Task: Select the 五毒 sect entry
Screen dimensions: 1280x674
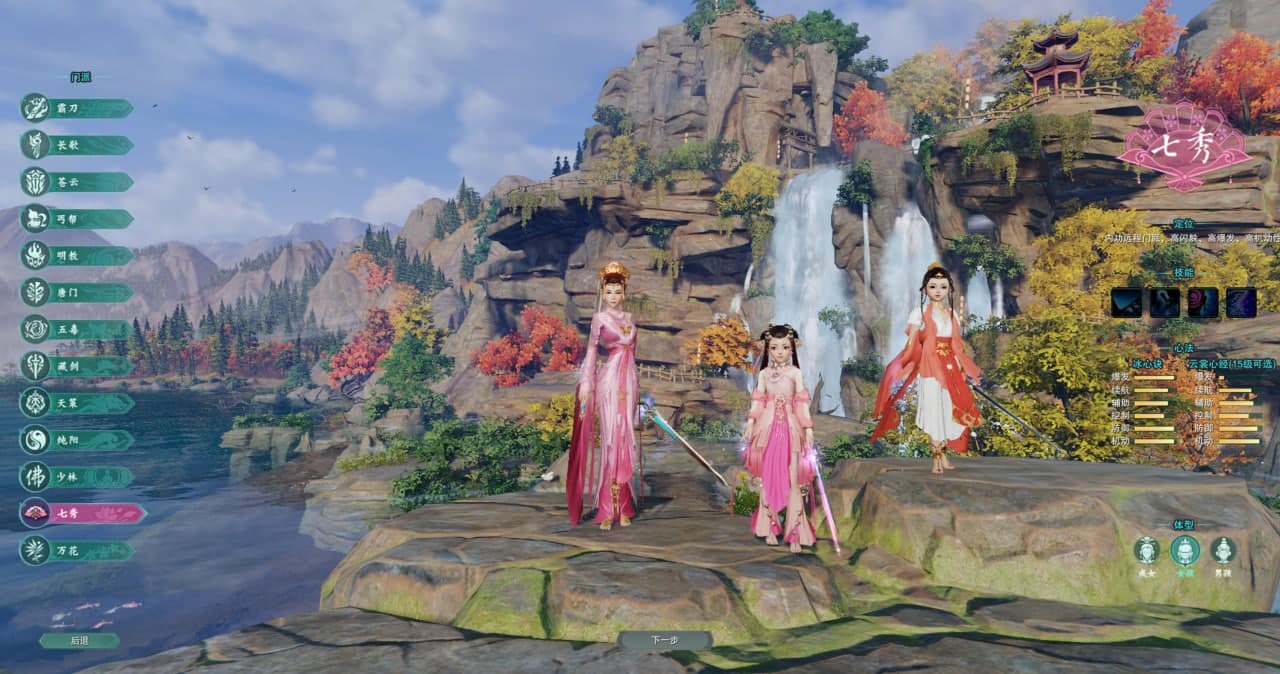Action: pos(78,329)
